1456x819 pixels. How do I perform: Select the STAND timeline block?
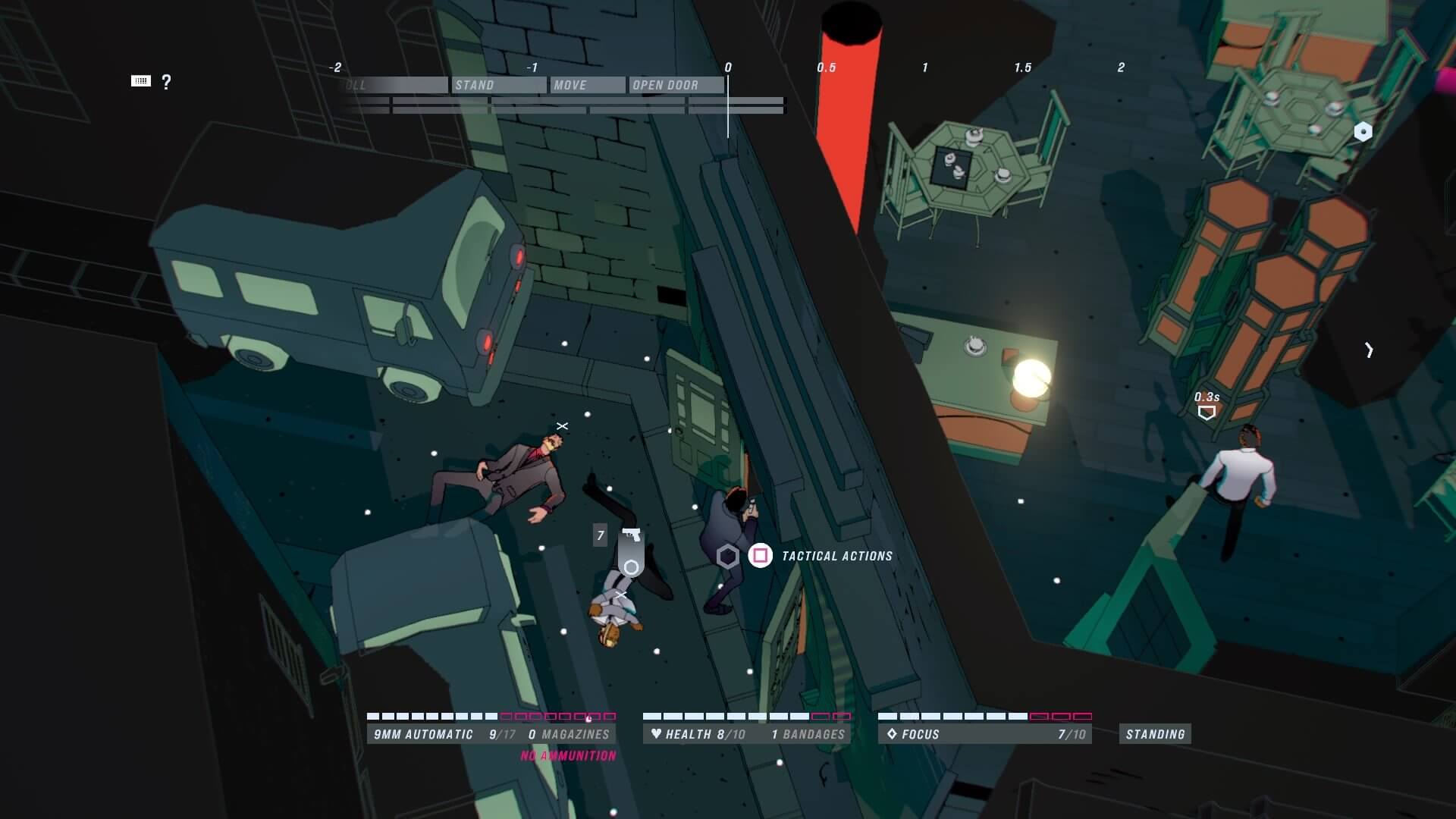(498, 85)
